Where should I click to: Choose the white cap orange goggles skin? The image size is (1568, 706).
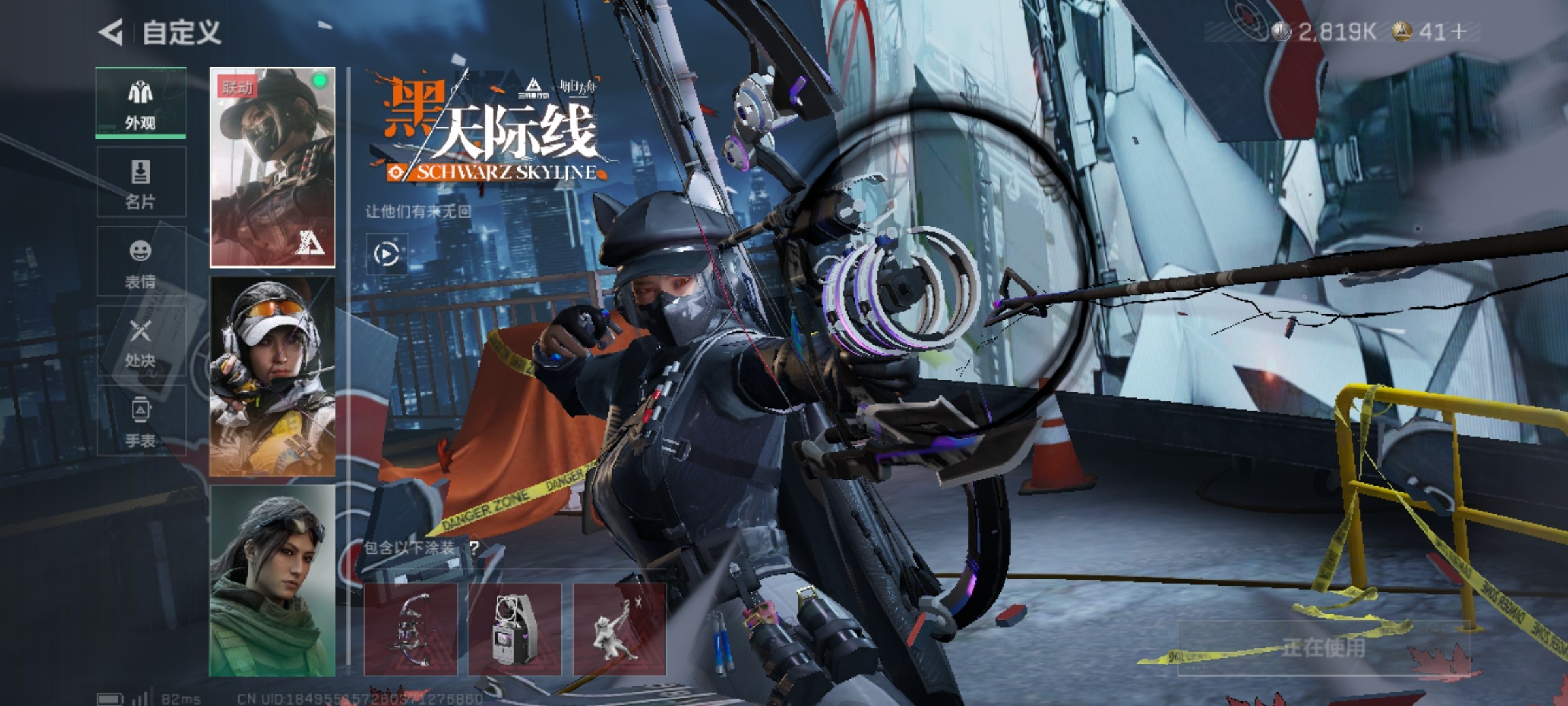click(272, 377)
